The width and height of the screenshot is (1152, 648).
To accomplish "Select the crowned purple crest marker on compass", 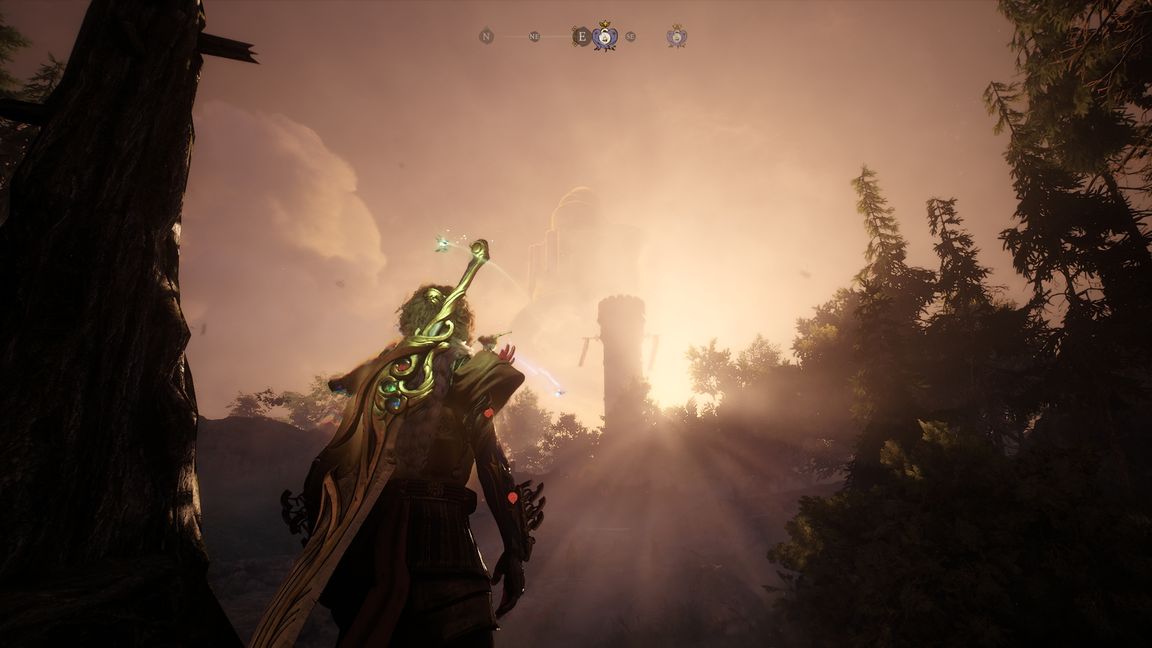I will (x=604, y=36).
